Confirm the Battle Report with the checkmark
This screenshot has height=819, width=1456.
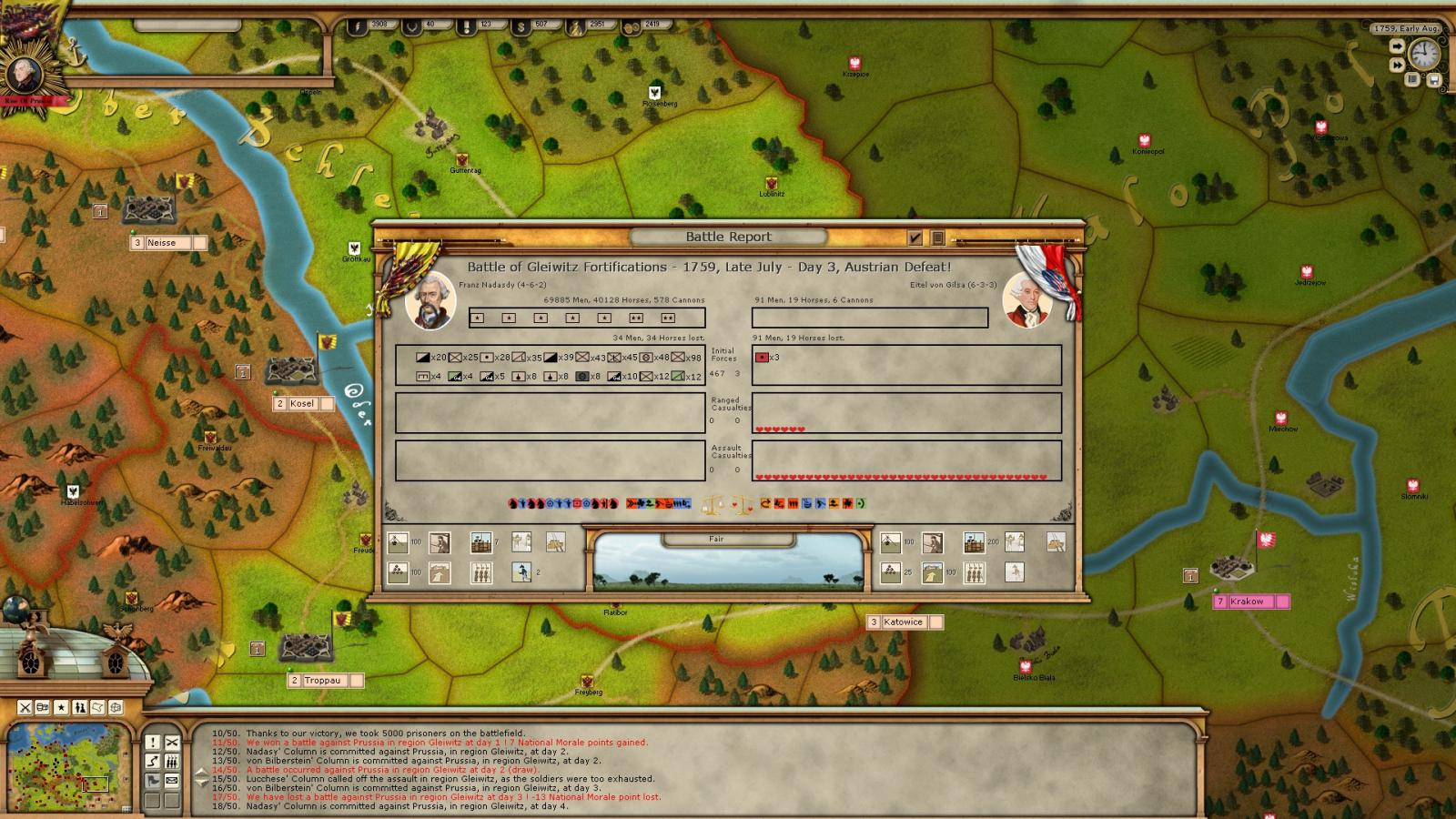tap(915, 238)
